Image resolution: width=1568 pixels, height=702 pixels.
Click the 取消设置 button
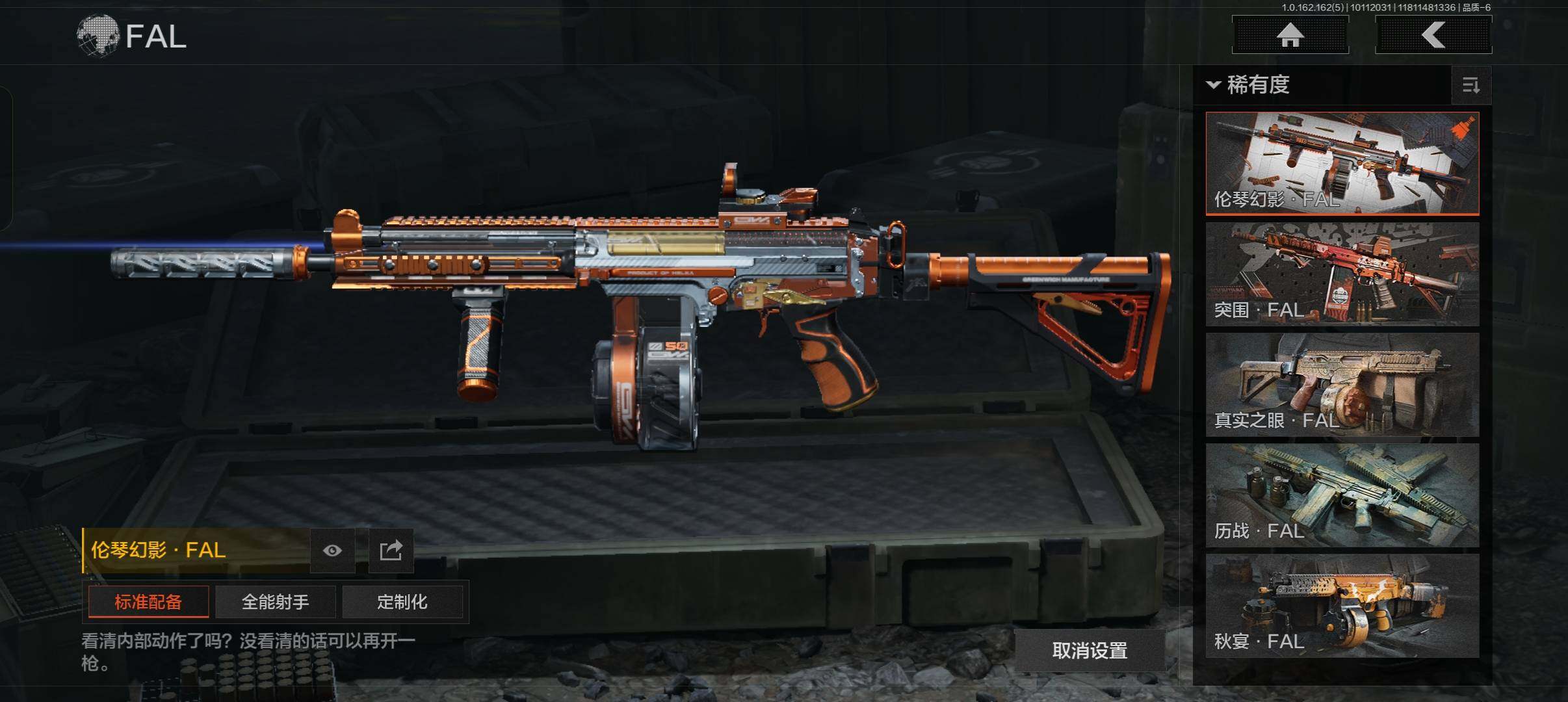1090,650
